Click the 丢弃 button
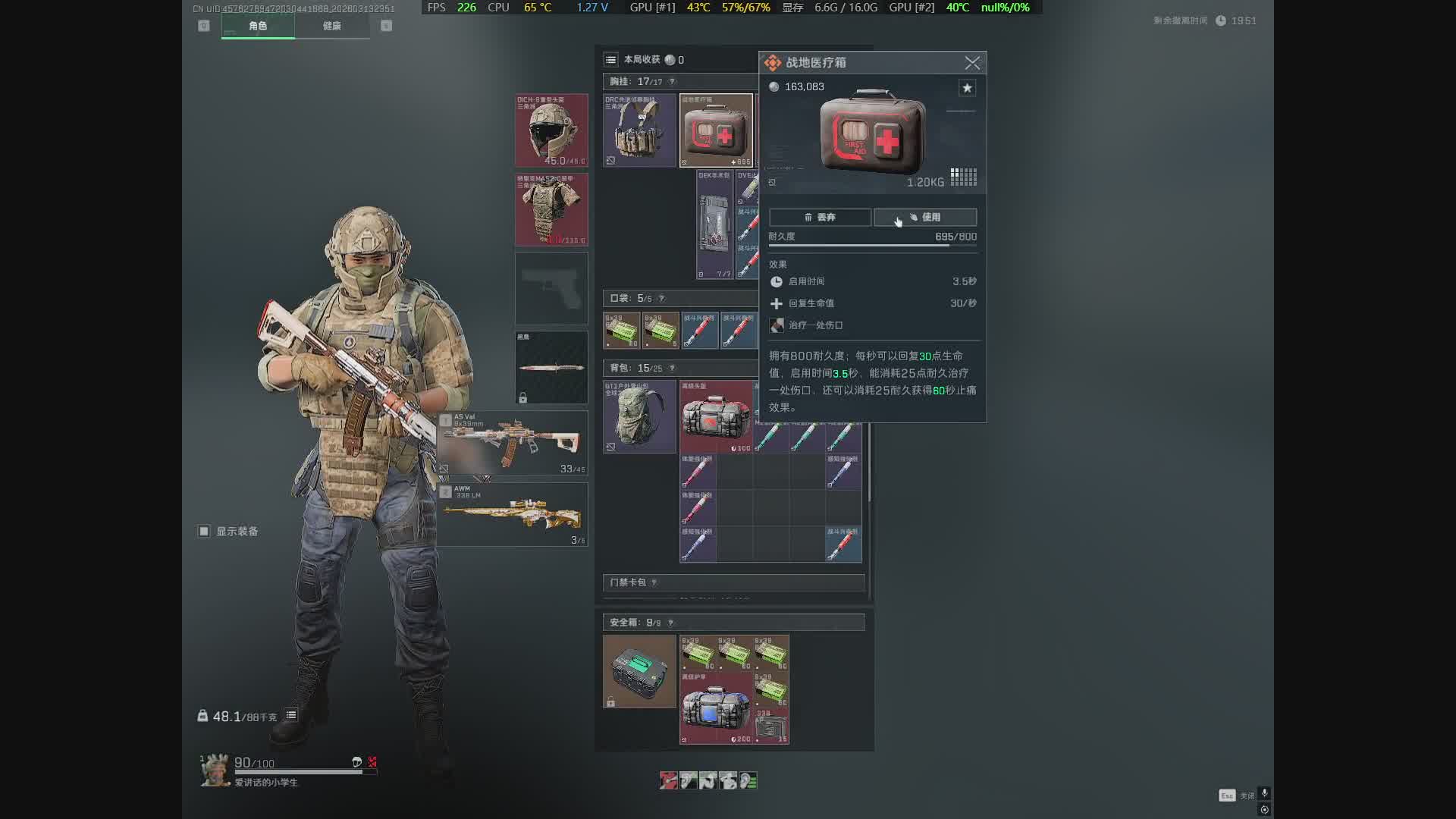This screenshot has width=1456, height=819. tap(820, 218)
